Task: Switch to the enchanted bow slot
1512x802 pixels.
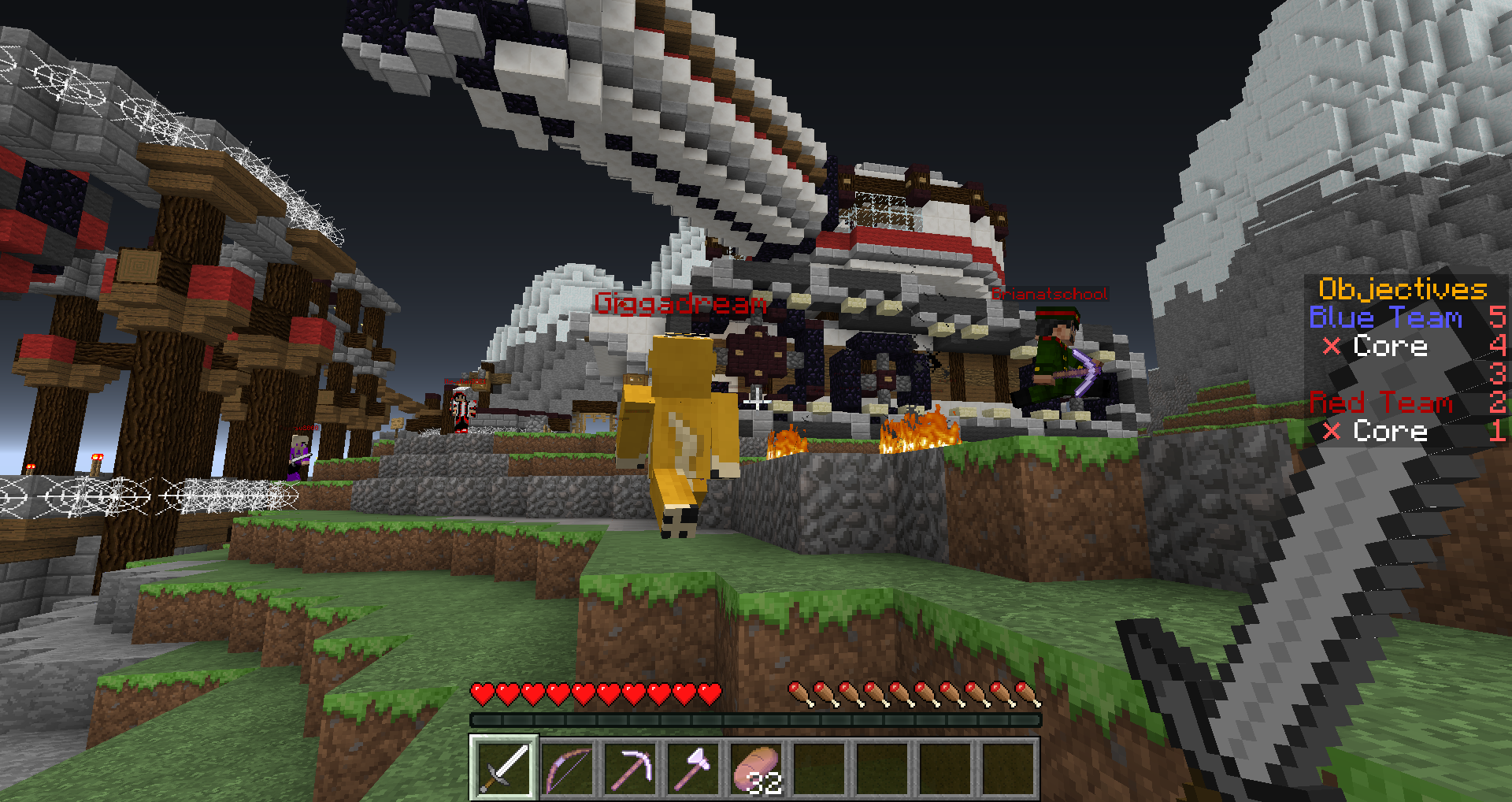Action: [x=568, y=767]
